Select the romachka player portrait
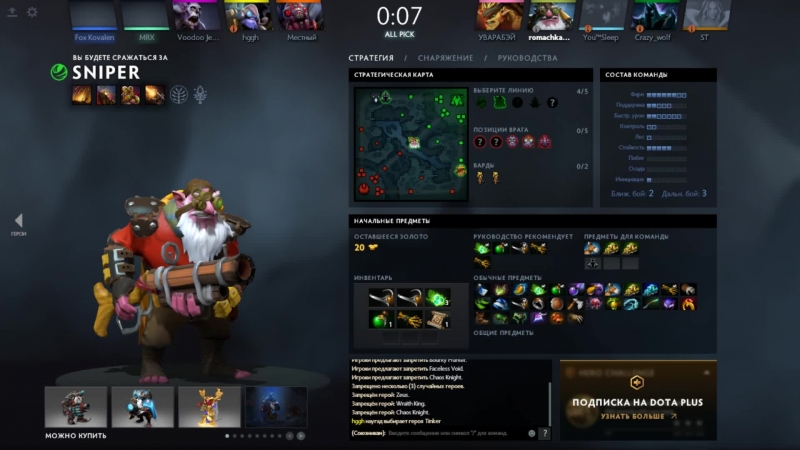The height and width of the screenshot is (450, 800). point(547,17)
